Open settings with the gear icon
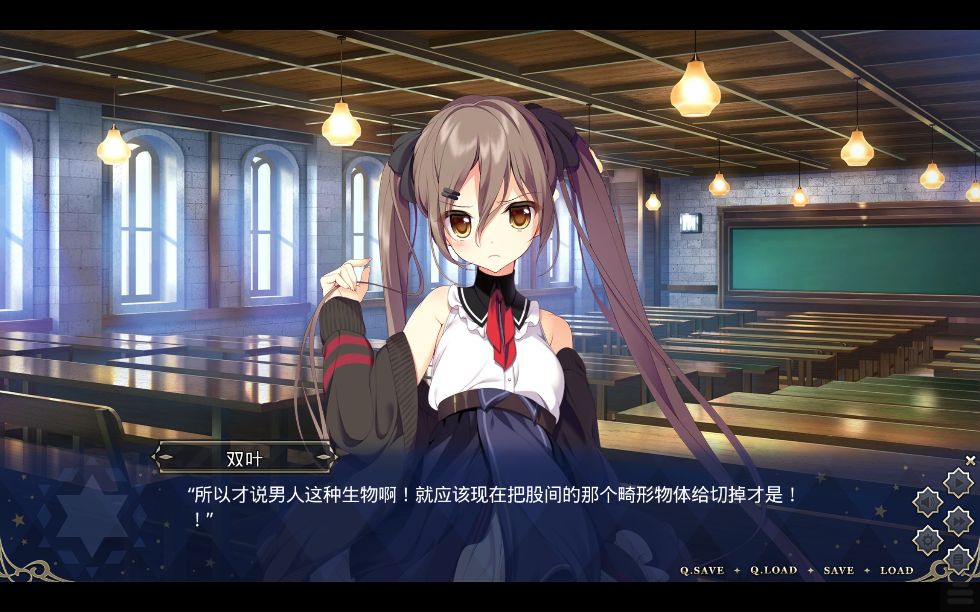 928,540
